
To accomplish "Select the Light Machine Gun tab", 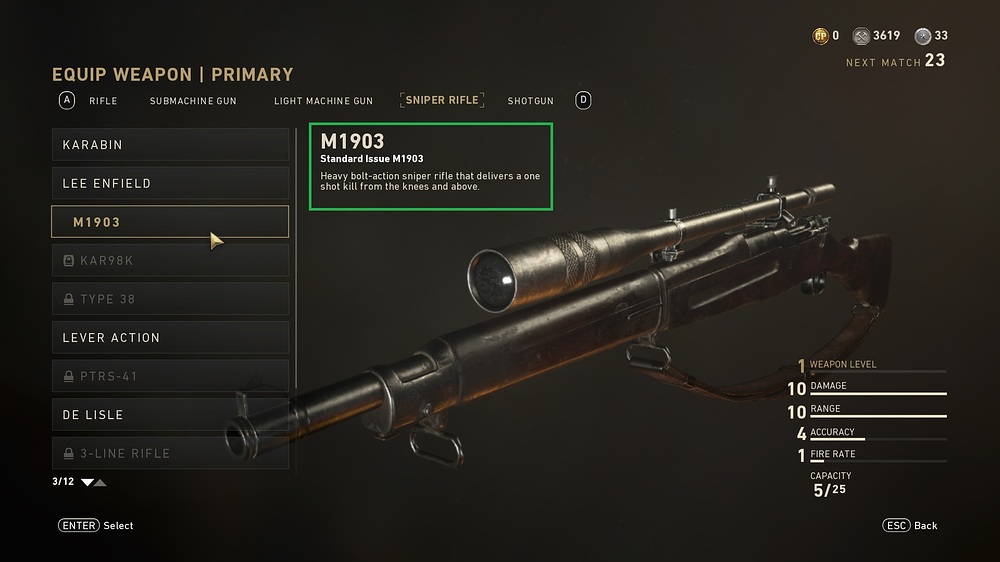I will pyautogui.click(x=323, y=101).
